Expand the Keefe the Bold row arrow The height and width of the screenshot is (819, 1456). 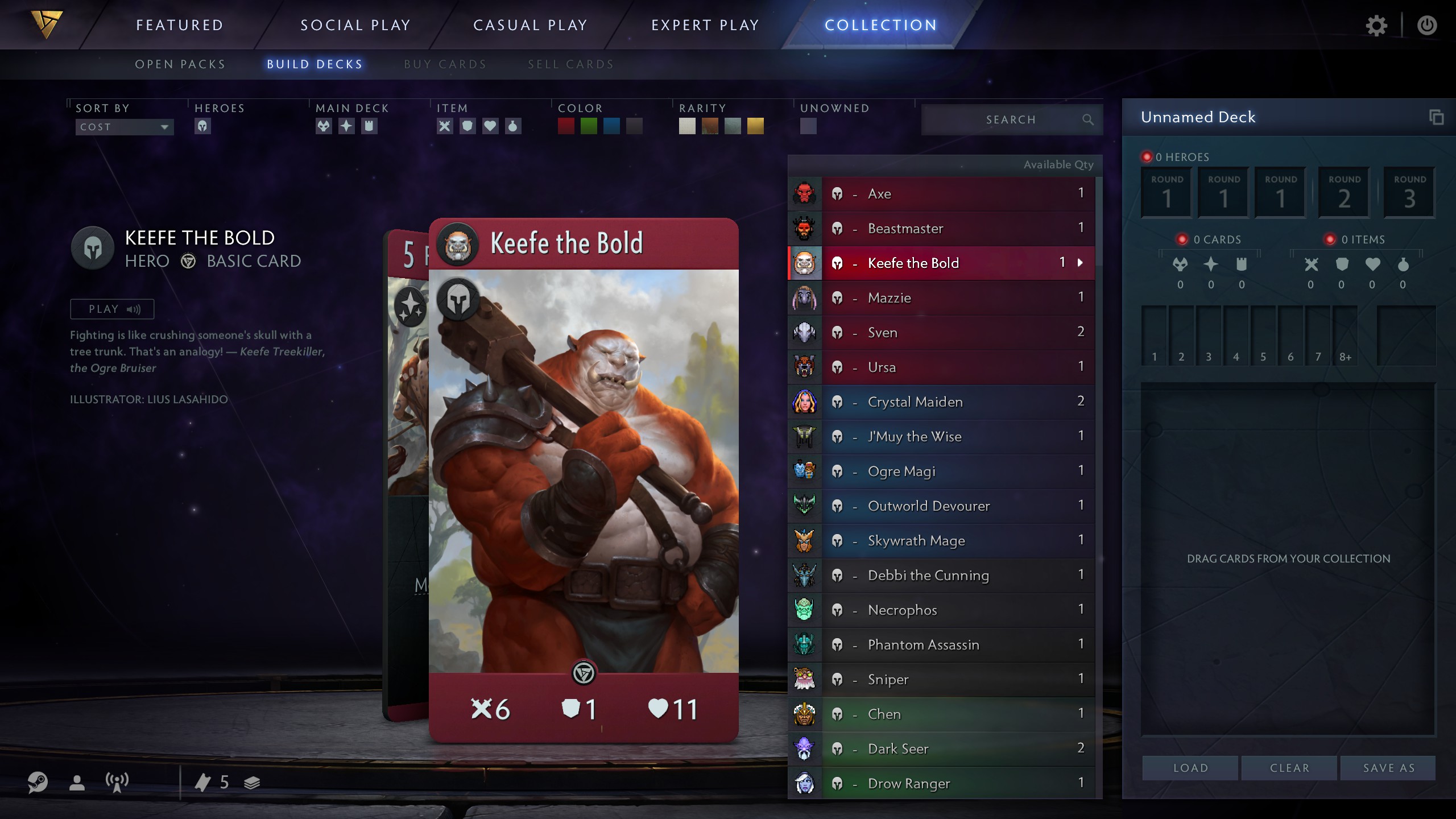(x=1080, y=263)
